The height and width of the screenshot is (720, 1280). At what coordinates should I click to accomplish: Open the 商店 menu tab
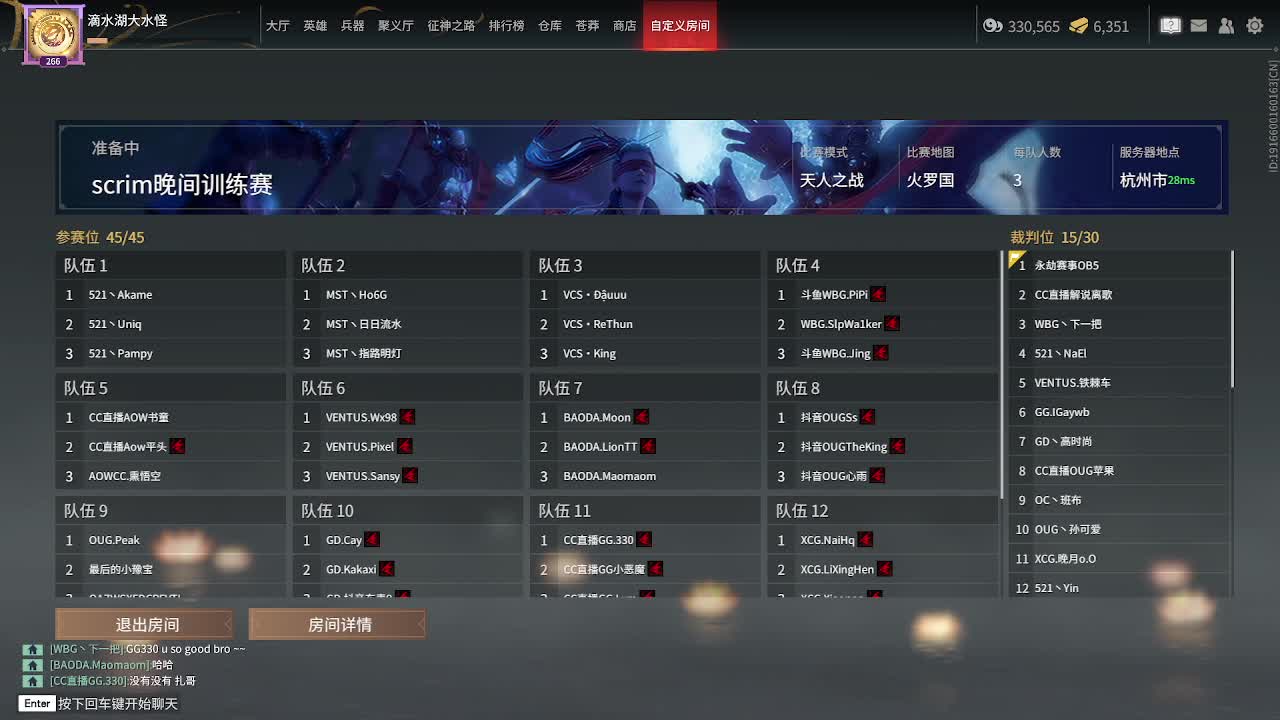tap(624, 27)
